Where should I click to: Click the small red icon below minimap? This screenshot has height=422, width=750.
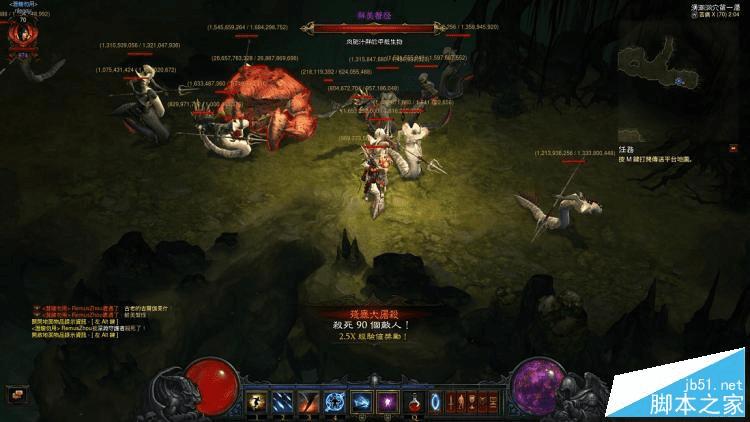[x=733, y=148]
